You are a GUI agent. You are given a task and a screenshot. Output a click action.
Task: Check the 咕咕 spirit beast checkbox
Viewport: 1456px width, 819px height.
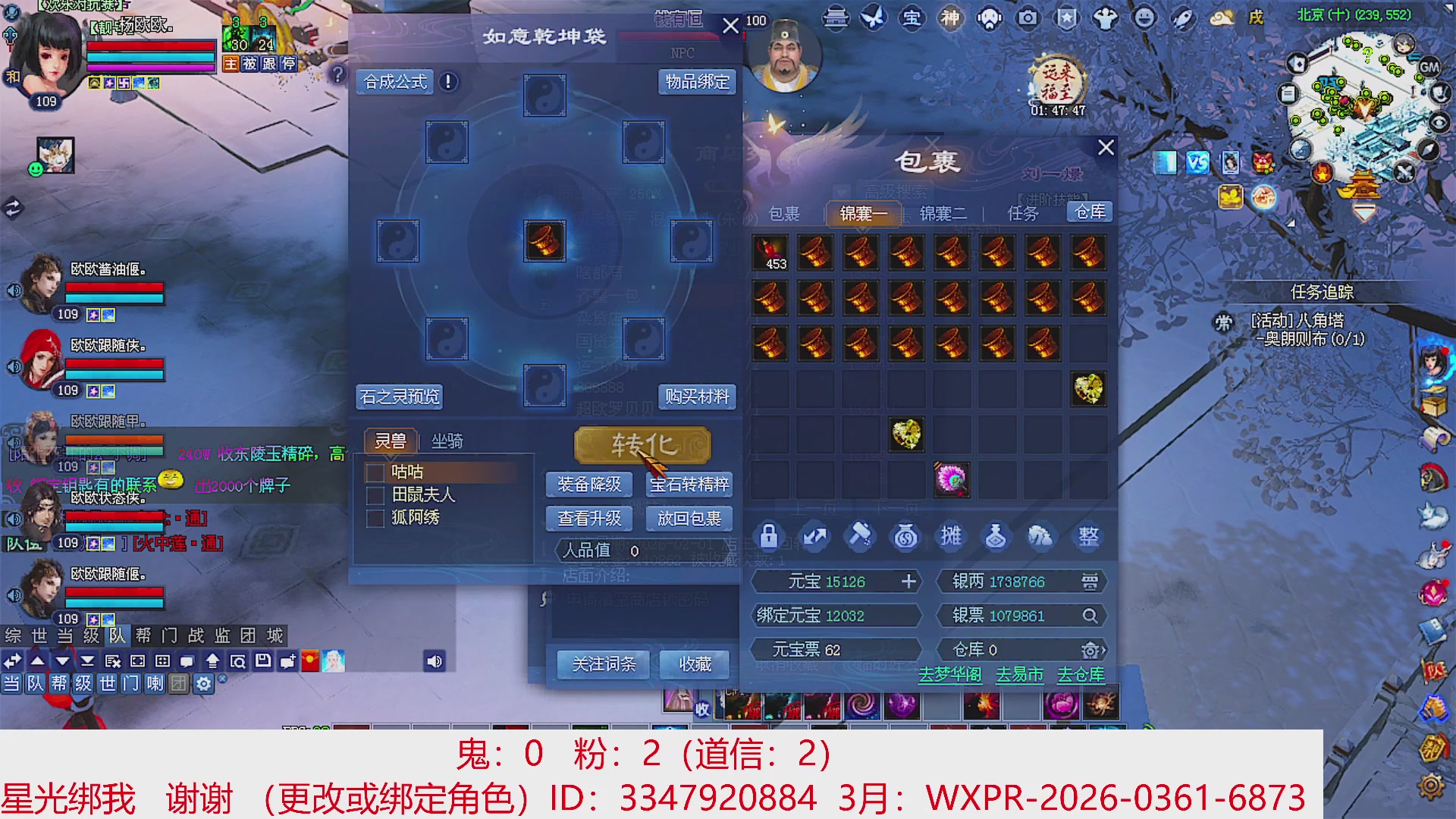pos(374,472)
